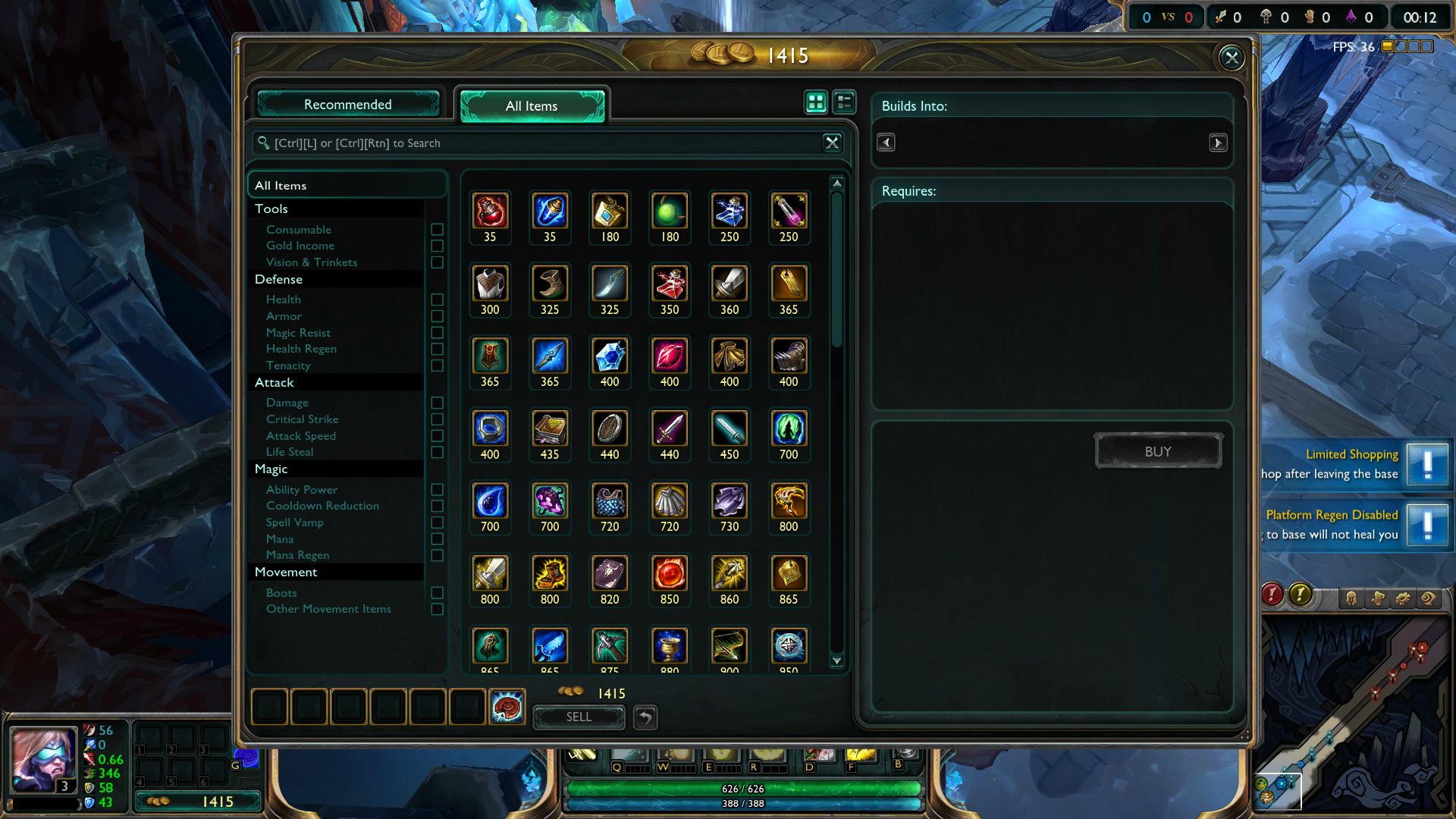Choose the Long Sword costing 360
This screenshot has width=1456, height=819.
pyautogui.click(x=729, y=284)
